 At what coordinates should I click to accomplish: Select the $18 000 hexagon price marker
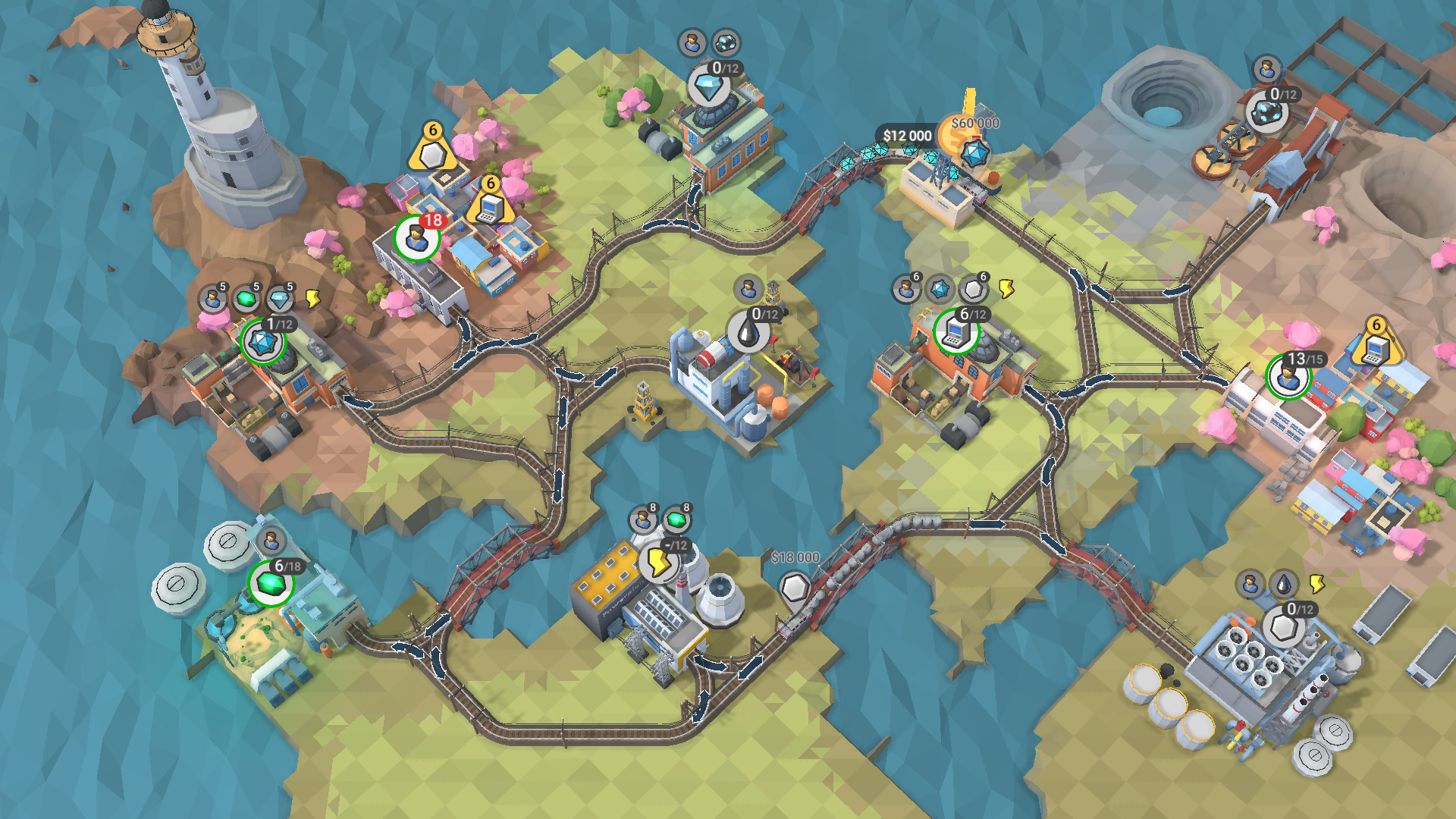point(795,585)
